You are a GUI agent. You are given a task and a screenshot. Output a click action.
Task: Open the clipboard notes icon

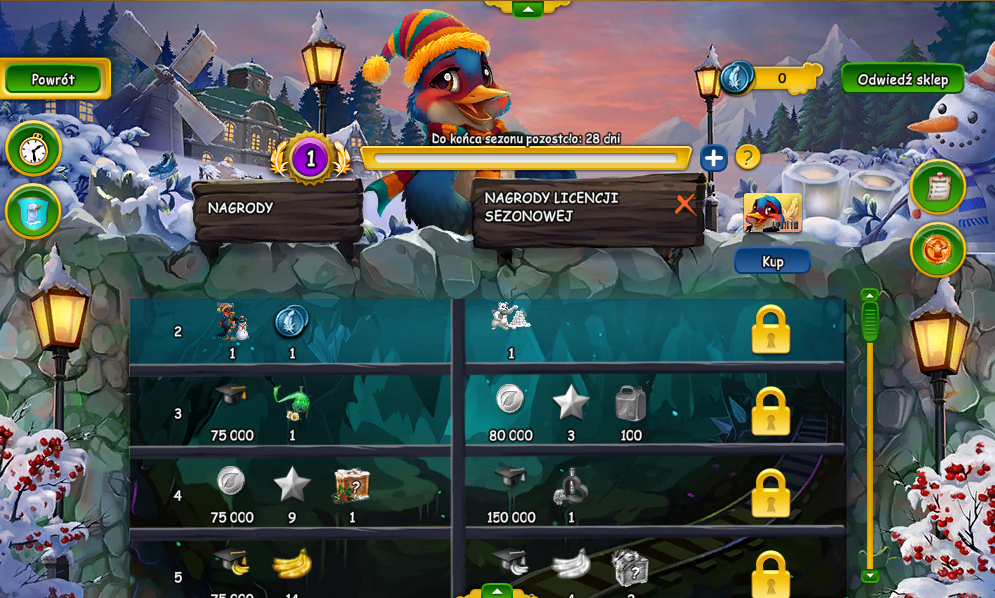[937, 187]
